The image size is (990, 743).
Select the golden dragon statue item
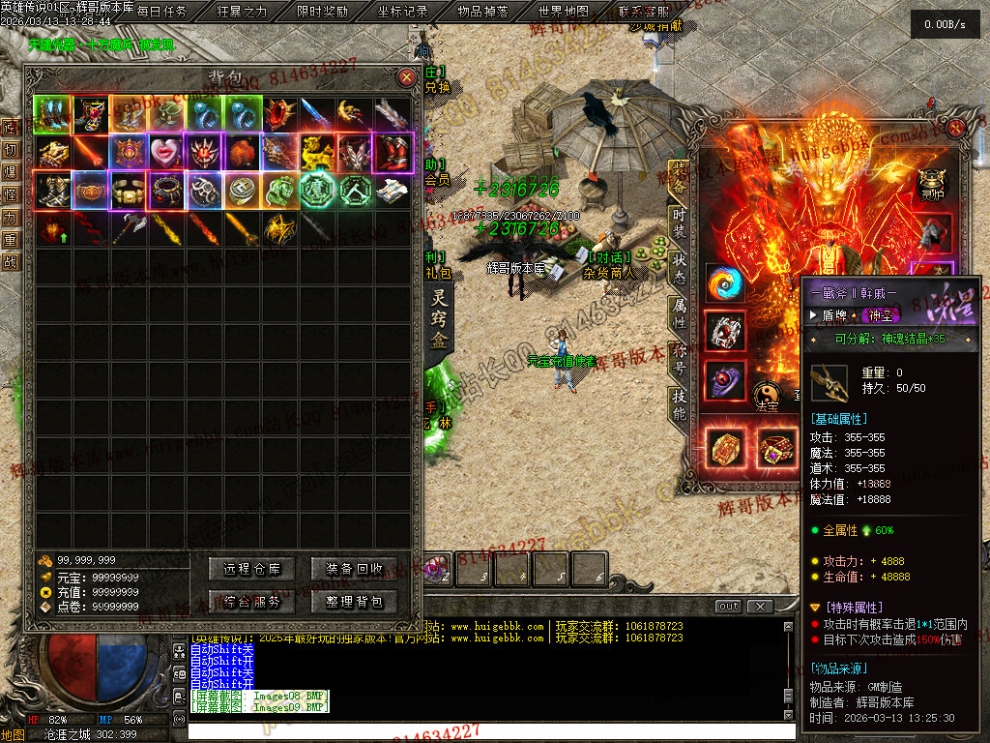point(317,152)
